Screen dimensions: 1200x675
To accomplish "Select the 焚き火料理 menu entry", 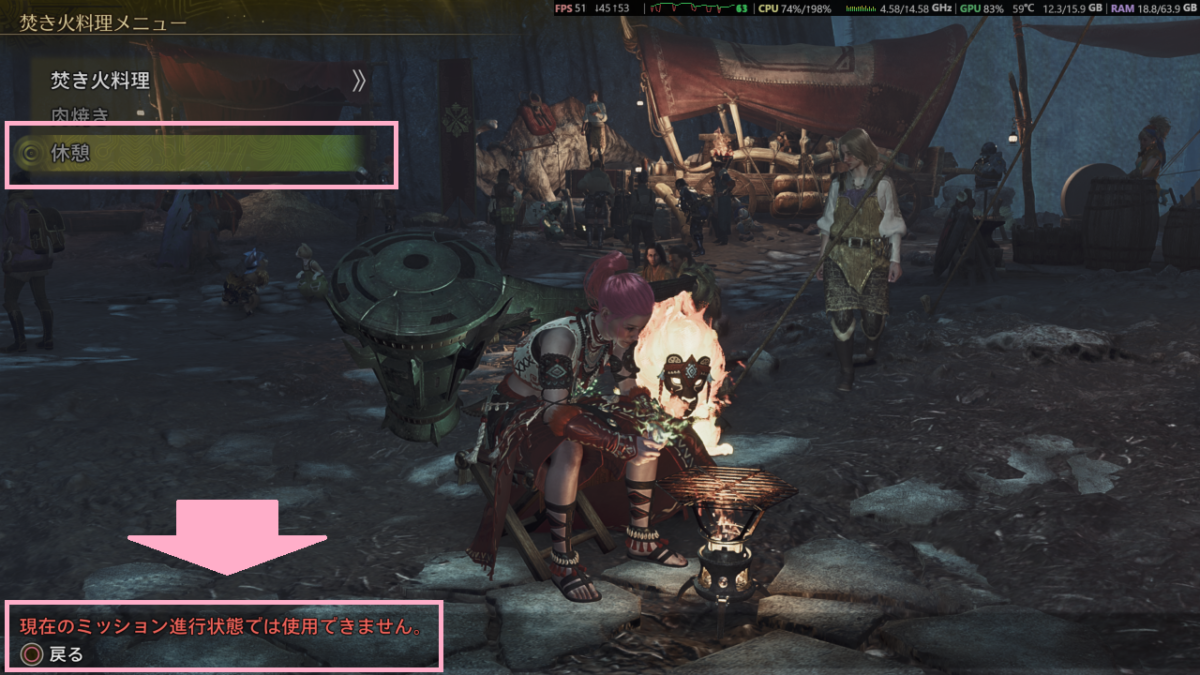I will (100, 81).
